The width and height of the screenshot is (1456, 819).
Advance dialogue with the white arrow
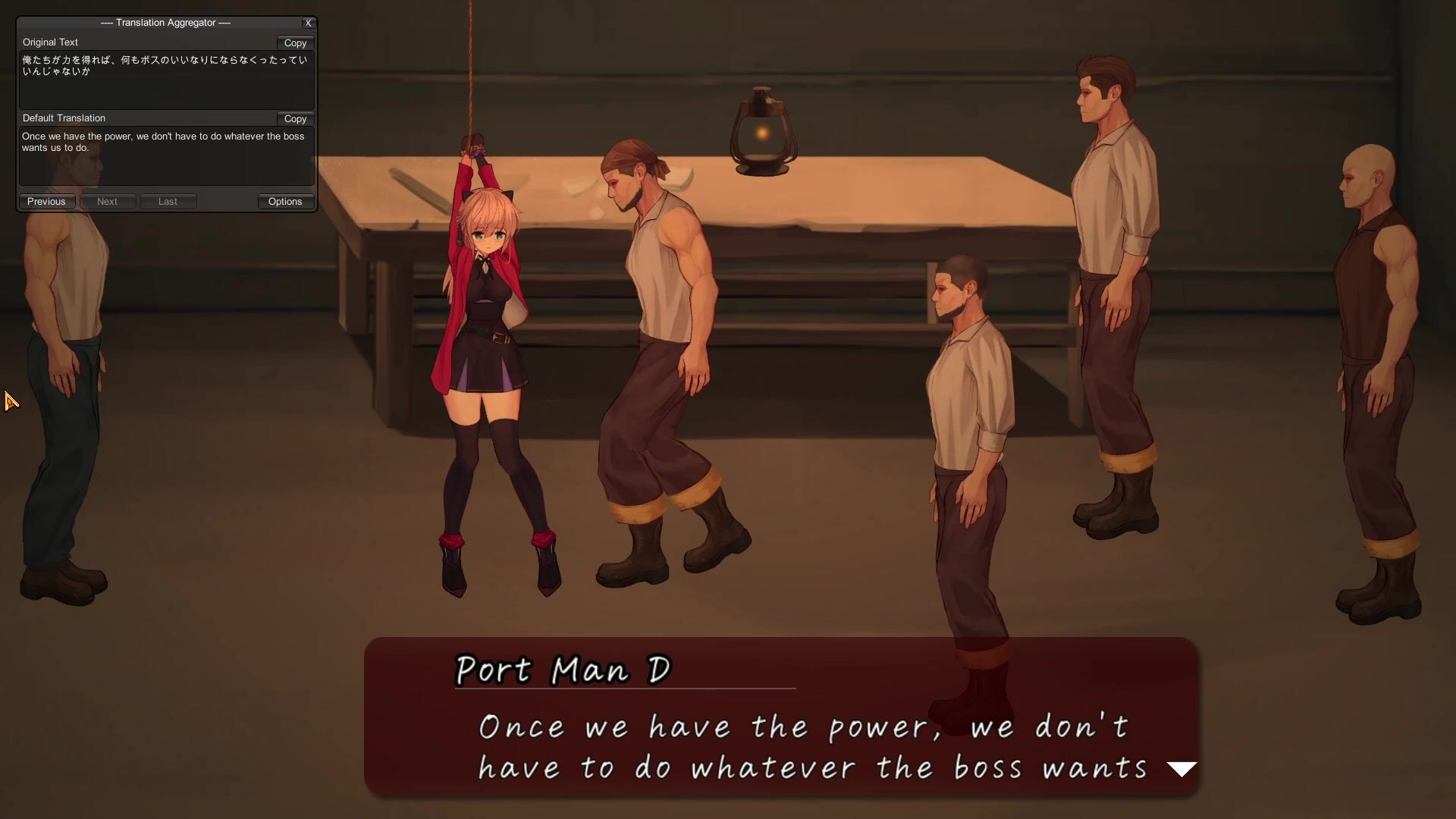click(x=1181, y=769)
